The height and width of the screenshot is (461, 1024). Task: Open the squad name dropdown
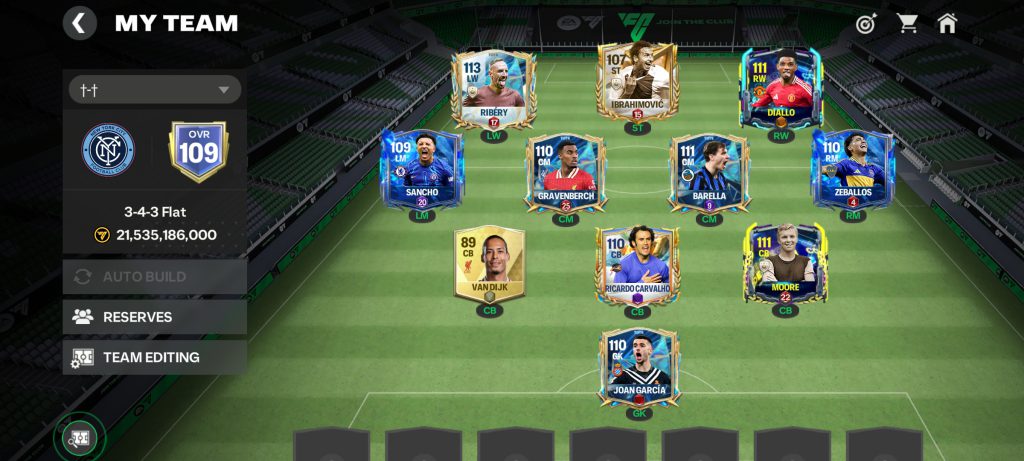155,90
